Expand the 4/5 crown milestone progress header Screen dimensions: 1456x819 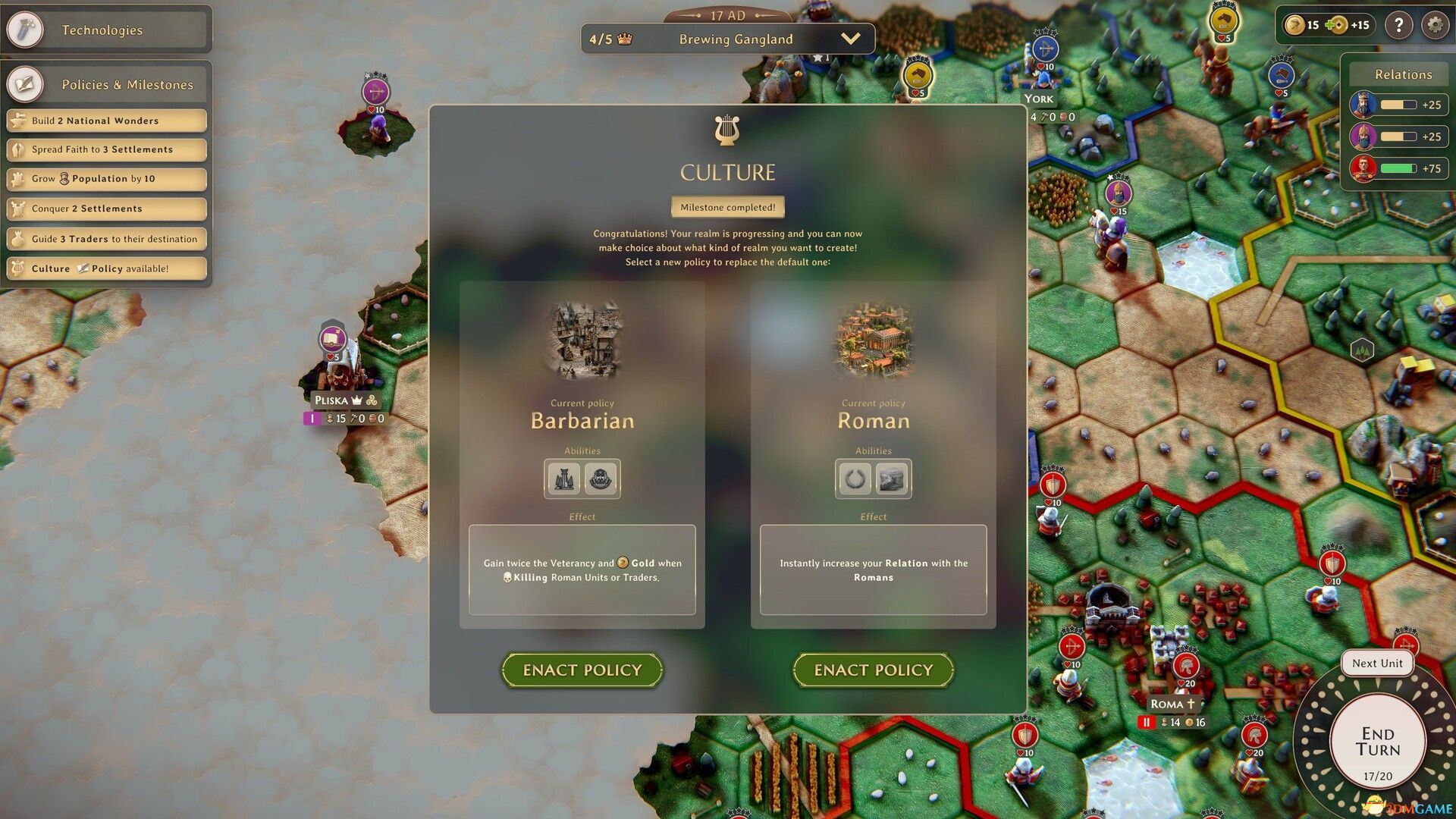[607, 39]
